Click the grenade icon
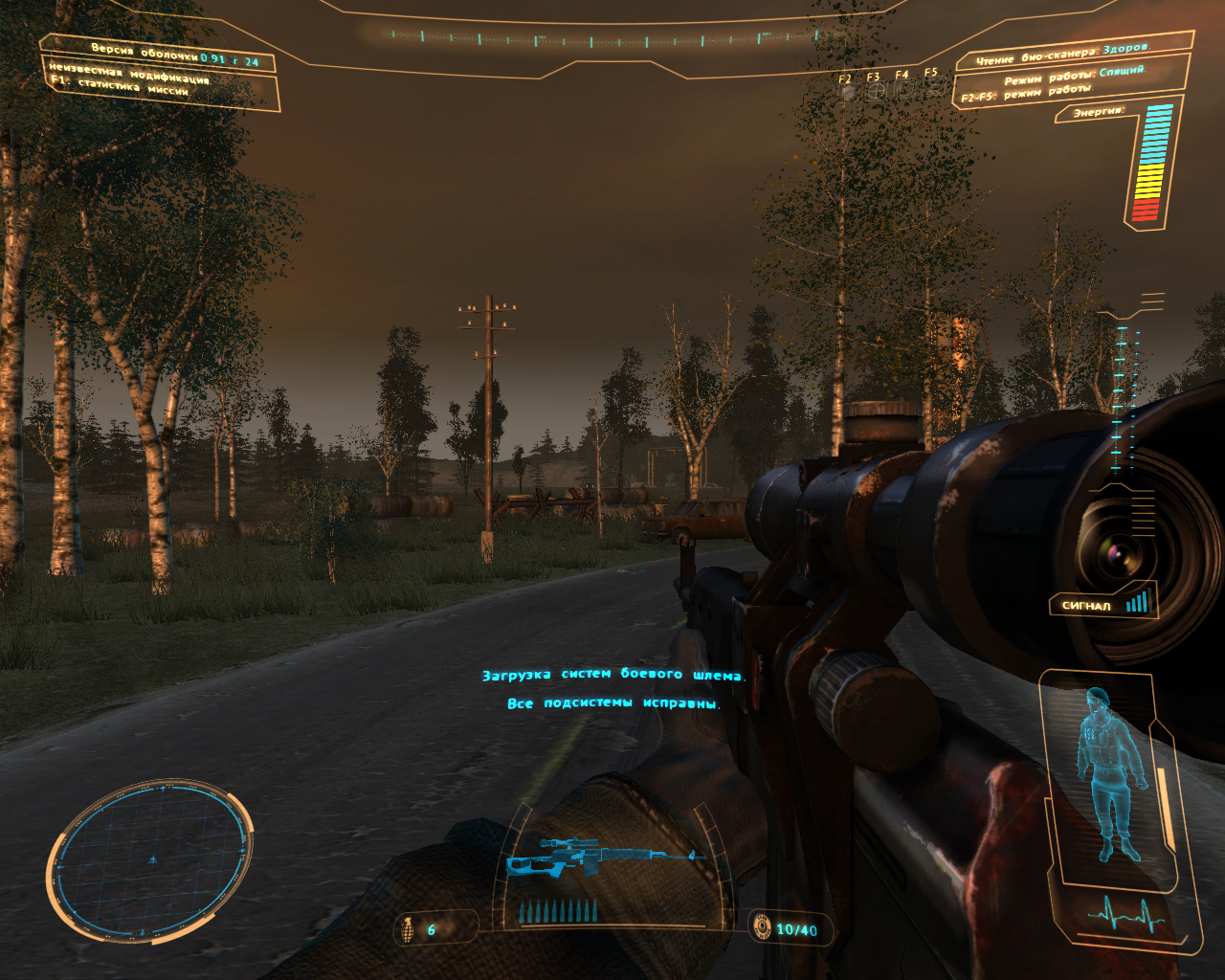The height and width of the screenshot is (980, 1225). 408,928
